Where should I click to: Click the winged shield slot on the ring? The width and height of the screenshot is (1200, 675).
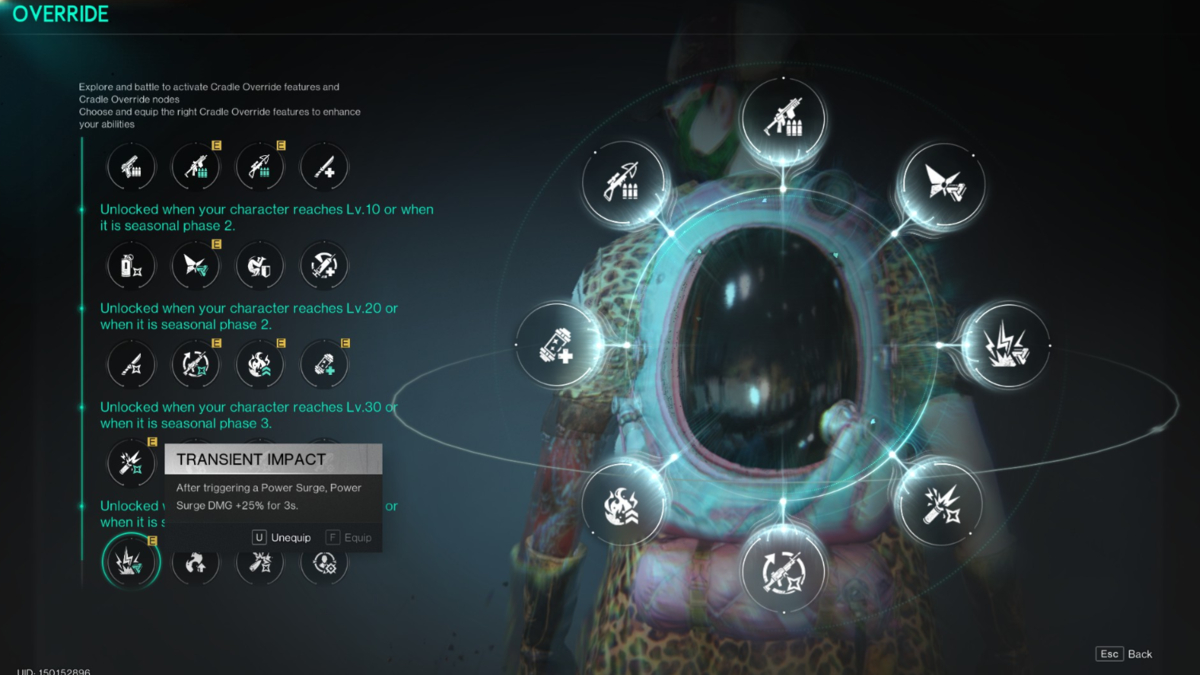coord(941,183)
